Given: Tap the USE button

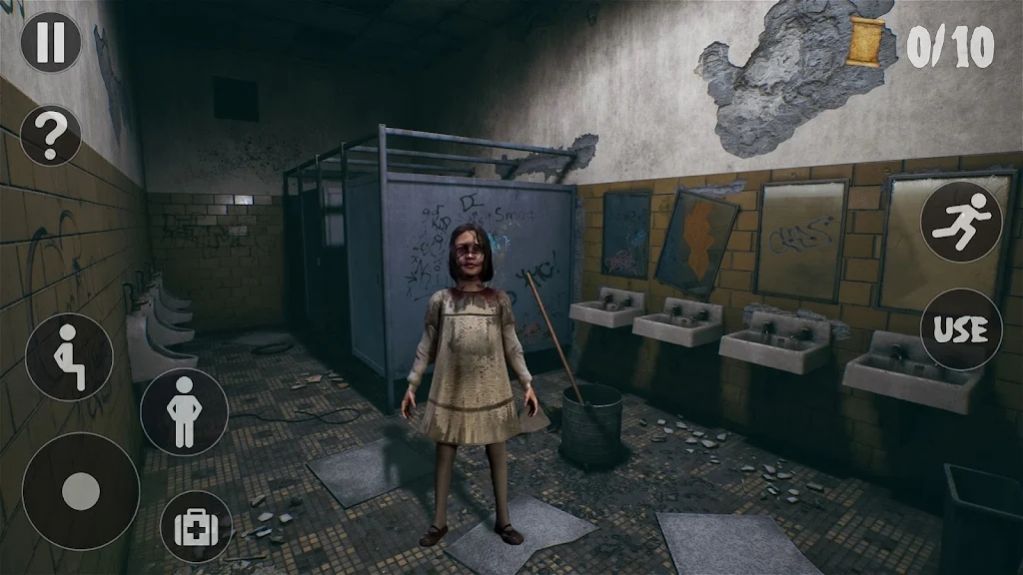Looking at the screenshot, I should (x=960, y=329).
